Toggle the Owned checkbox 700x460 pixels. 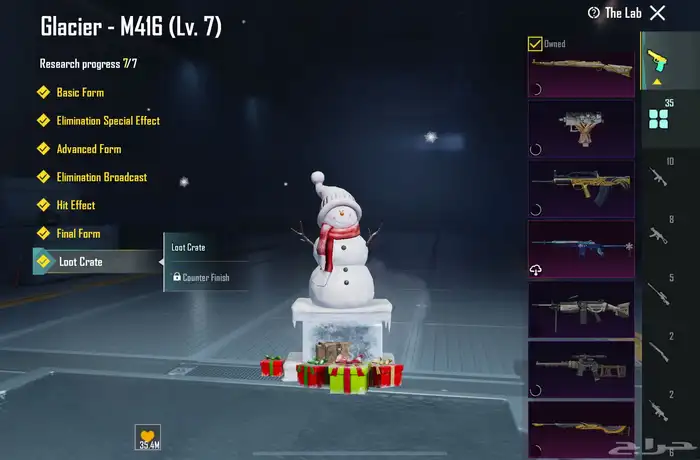535,44
